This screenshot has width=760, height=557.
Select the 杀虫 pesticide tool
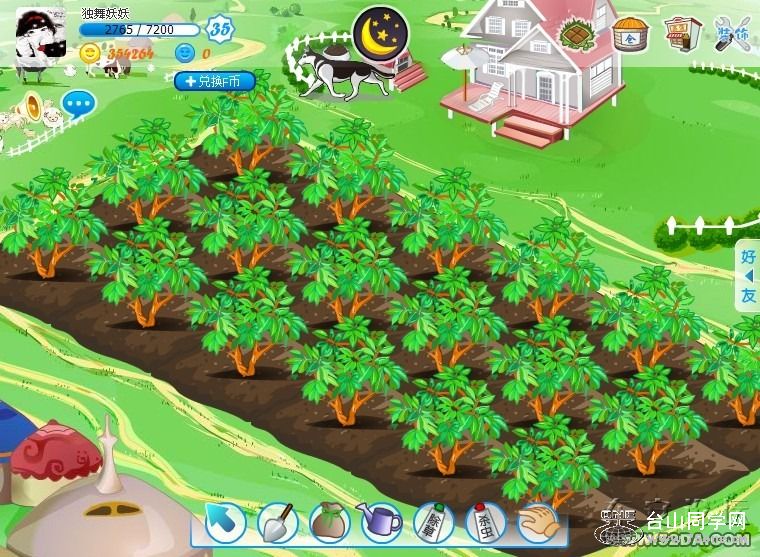pyautogui.click(x=486, y=521)
